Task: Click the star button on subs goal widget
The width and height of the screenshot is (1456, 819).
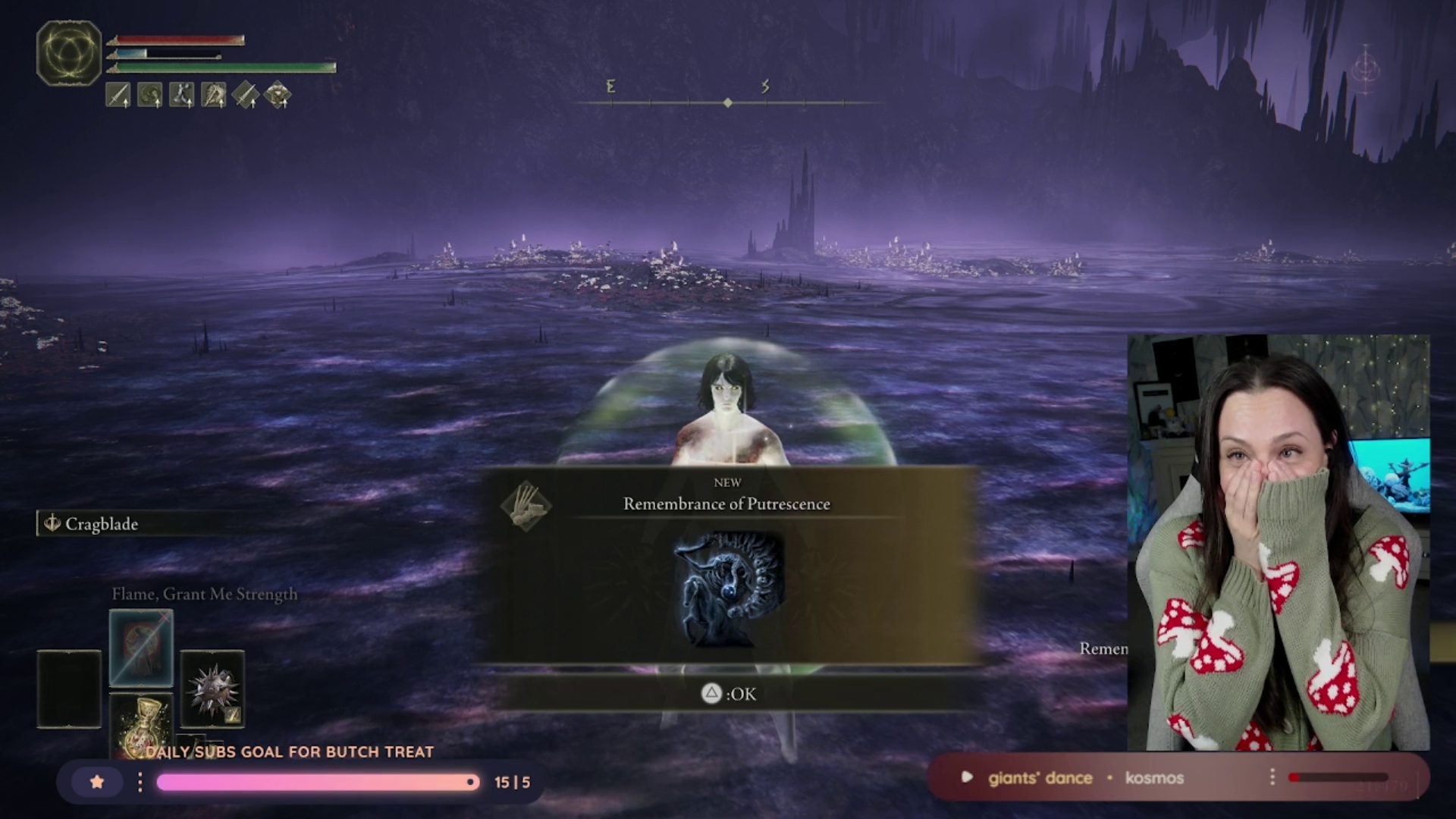Action: 97,782
